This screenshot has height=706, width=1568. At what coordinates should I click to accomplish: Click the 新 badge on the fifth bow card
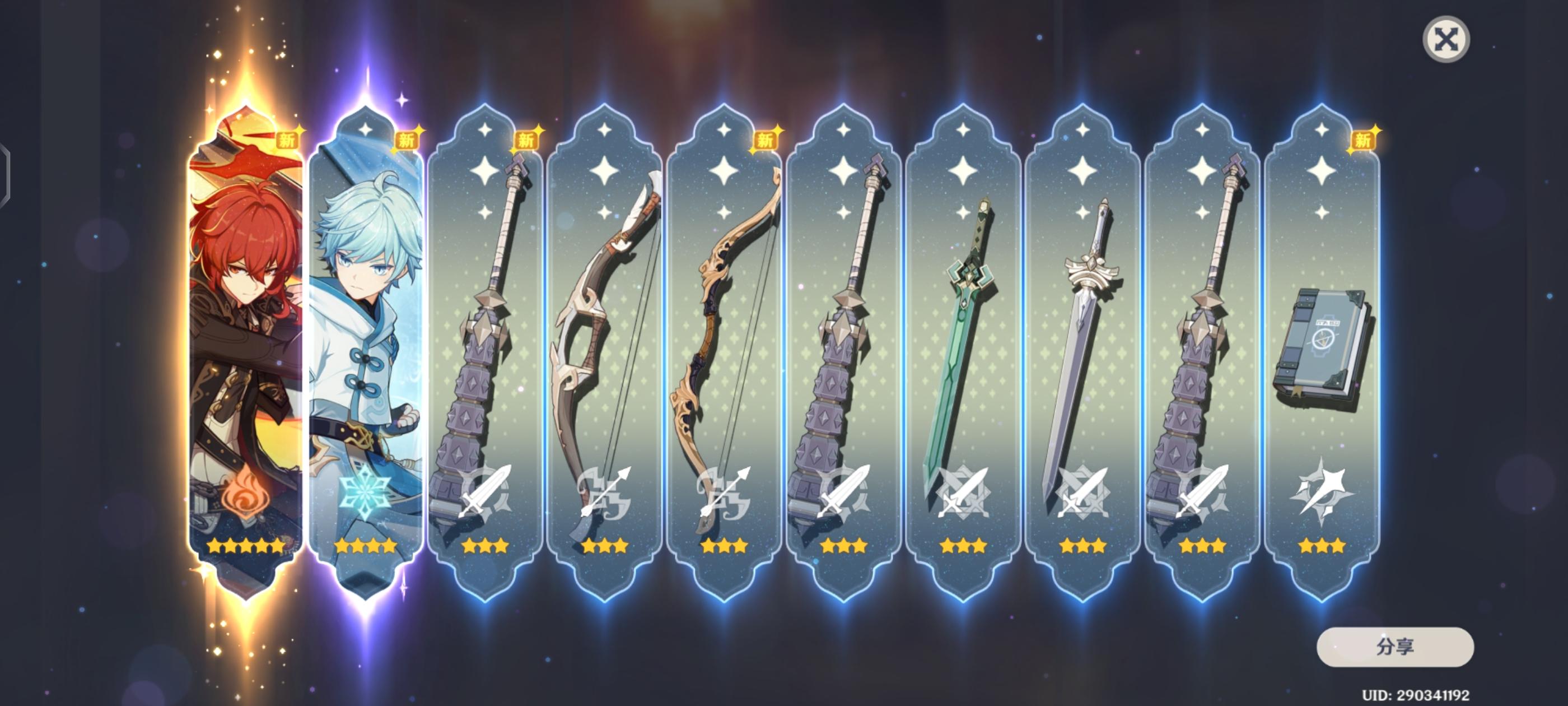[x=766, y=139]
